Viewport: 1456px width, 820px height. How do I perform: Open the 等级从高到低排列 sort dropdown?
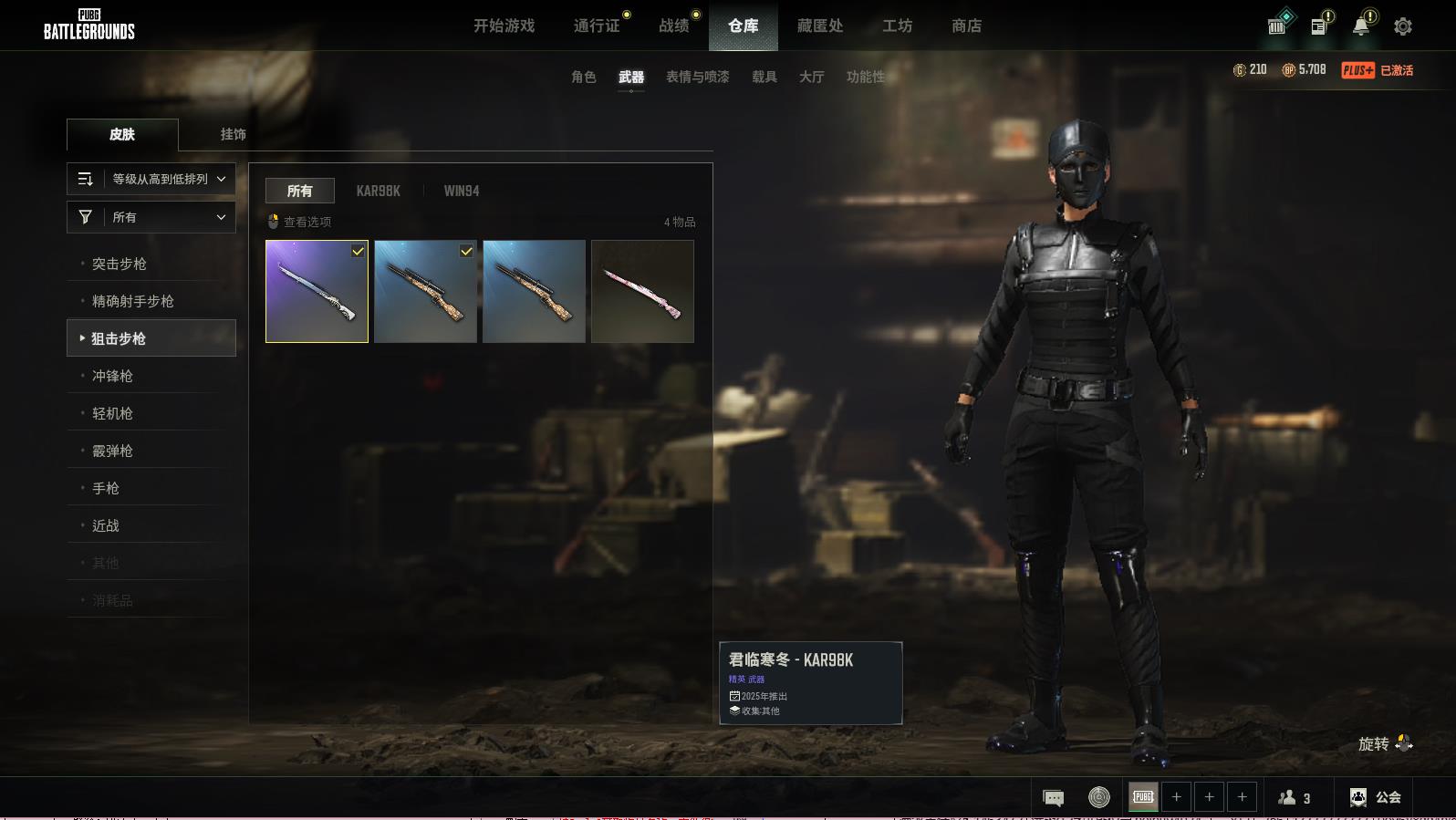point(151,179)
